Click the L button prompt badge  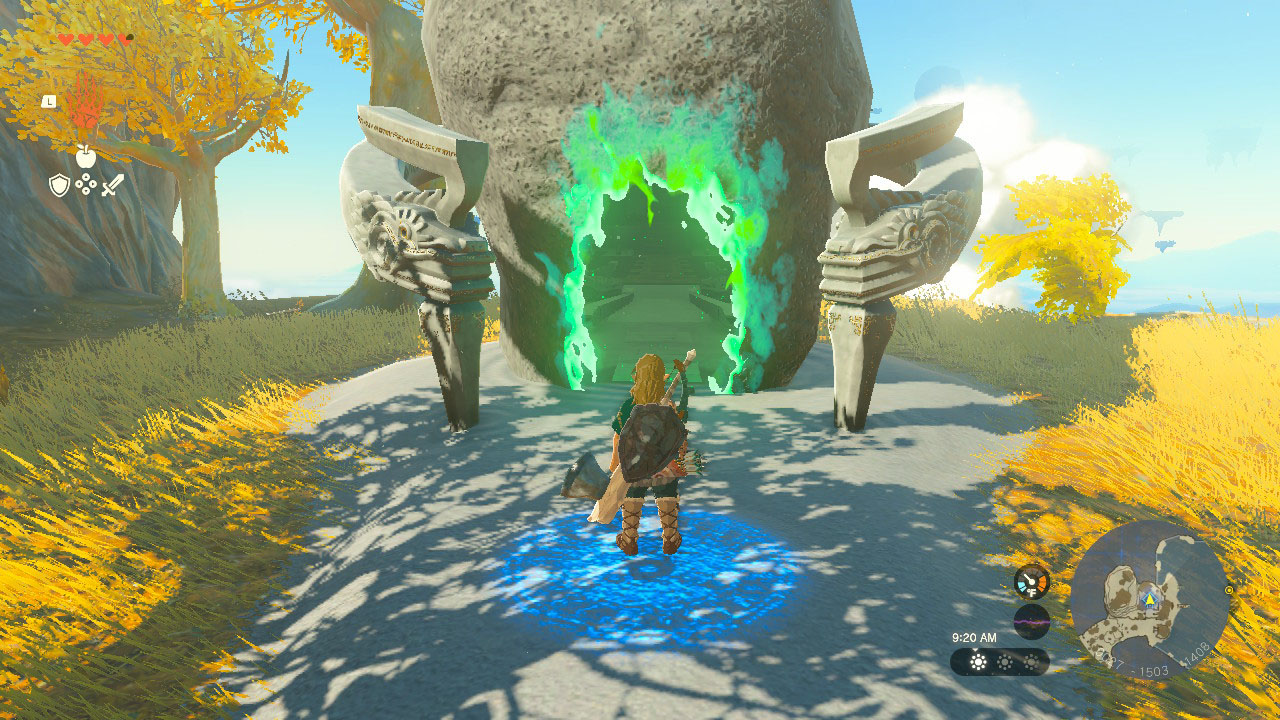coord(47,101)
